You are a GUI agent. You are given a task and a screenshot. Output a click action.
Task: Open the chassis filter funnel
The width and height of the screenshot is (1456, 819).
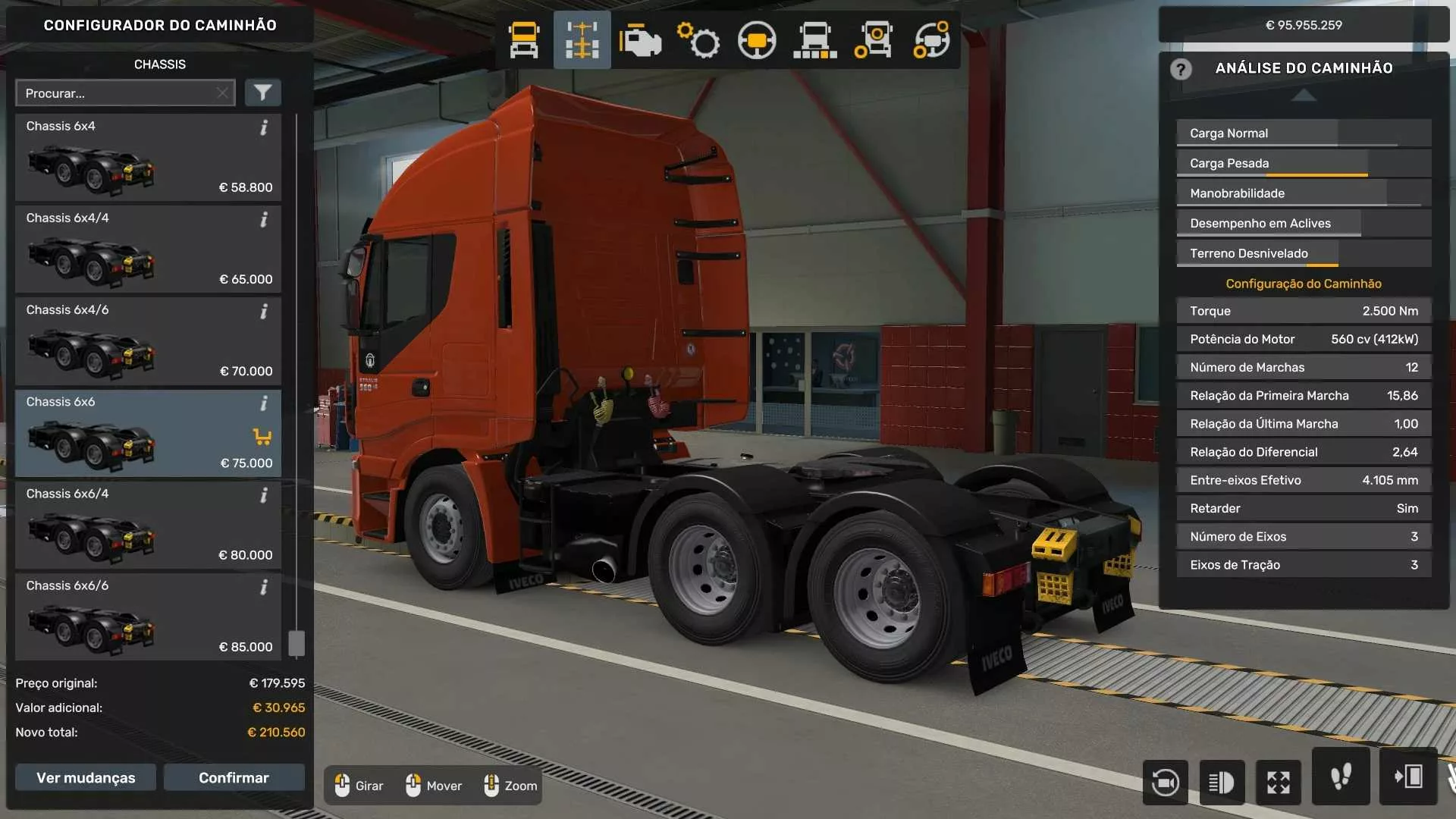click(262, 93)
